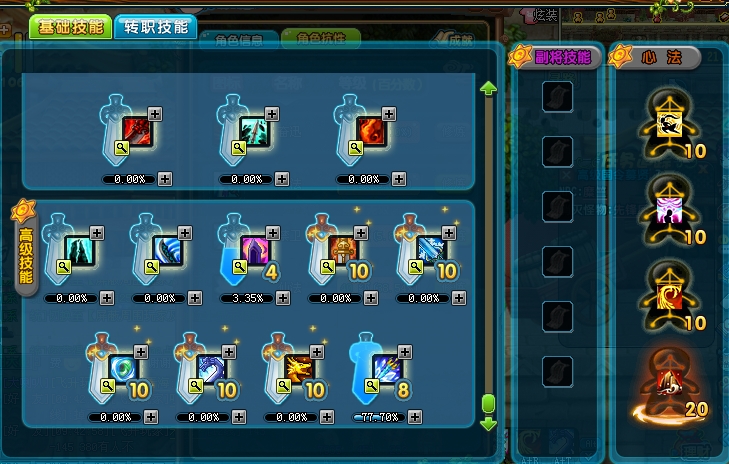Select the red flame skill icon
The image size is (729, 464).
pos(368,131)
